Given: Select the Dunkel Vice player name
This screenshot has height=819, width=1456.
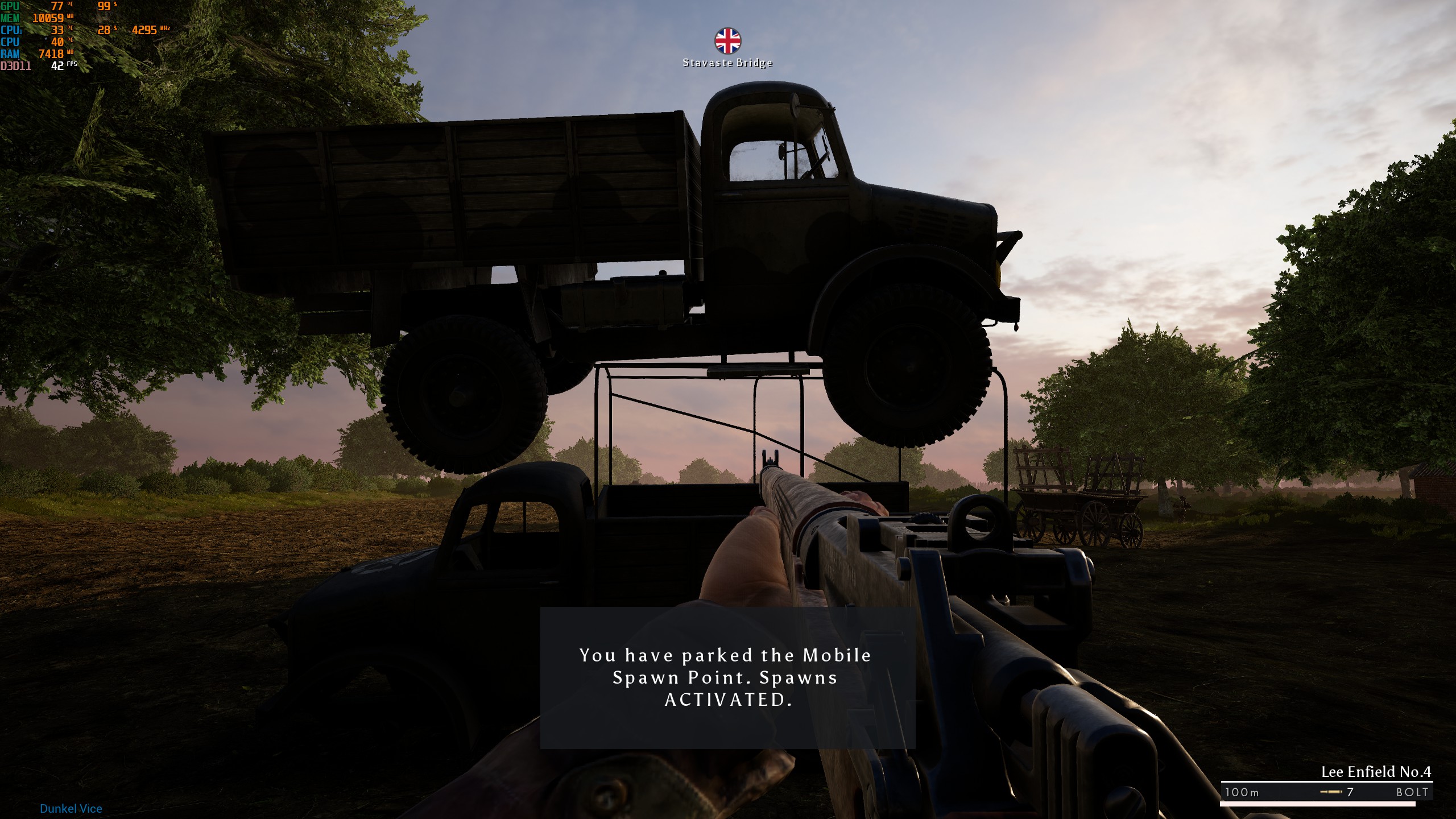Looking at the screenshot, I should click(70, 808).
